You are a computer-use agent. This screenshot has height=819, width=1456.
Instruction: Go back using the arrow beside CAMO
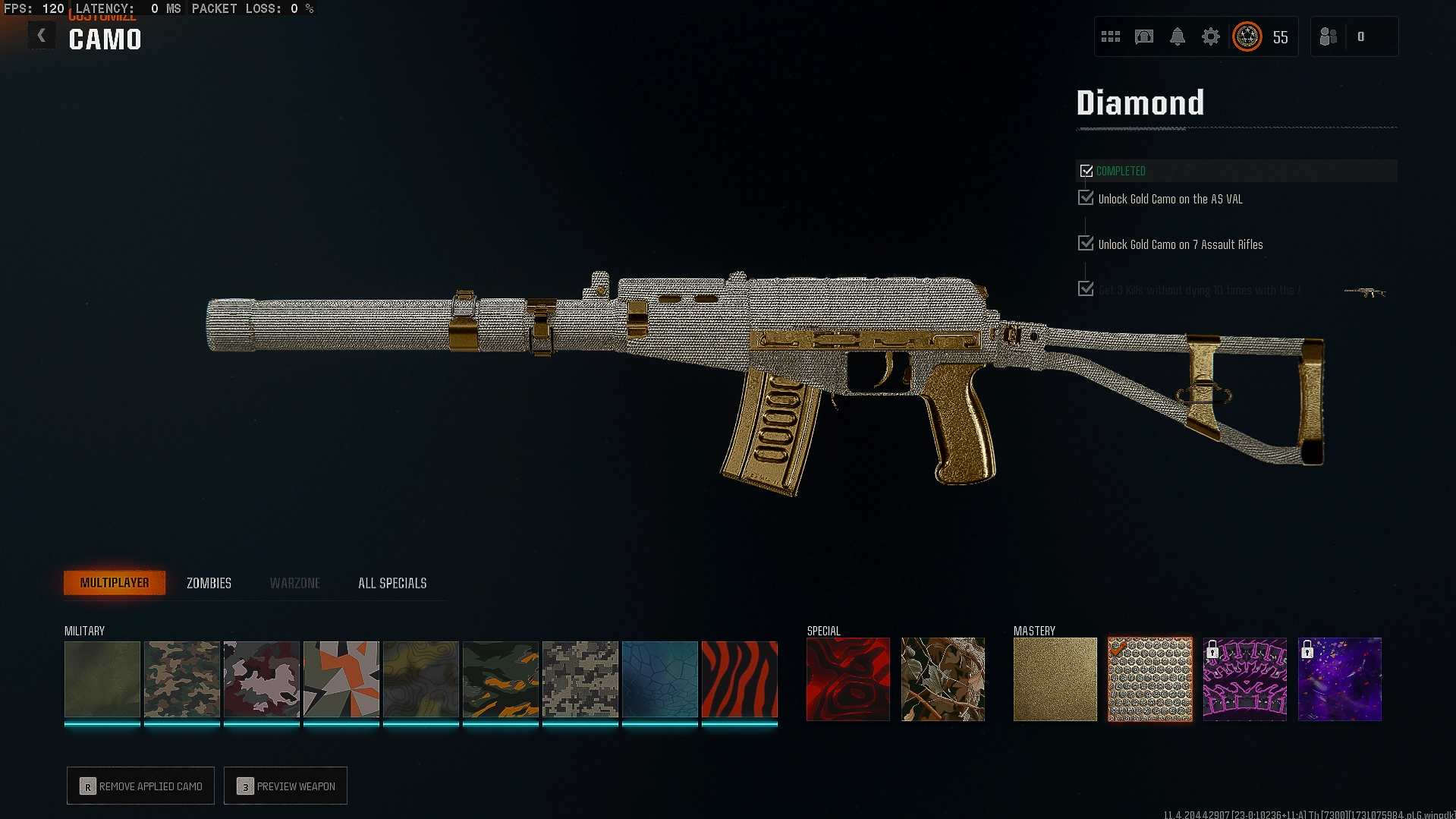(42, 36)
